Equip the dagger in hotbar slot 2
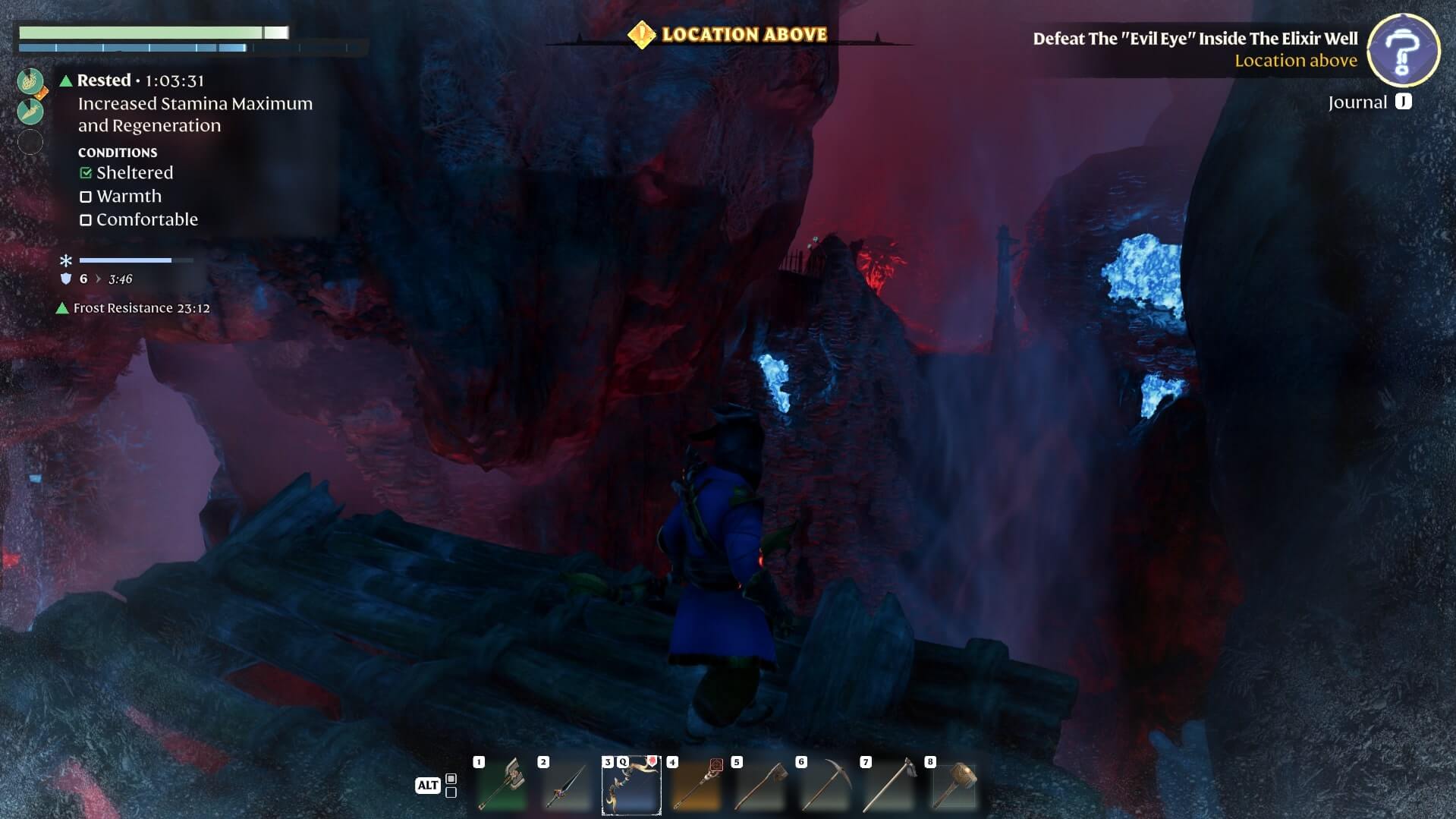Viewport: 1456px width, 819px height. pos(566,786)
